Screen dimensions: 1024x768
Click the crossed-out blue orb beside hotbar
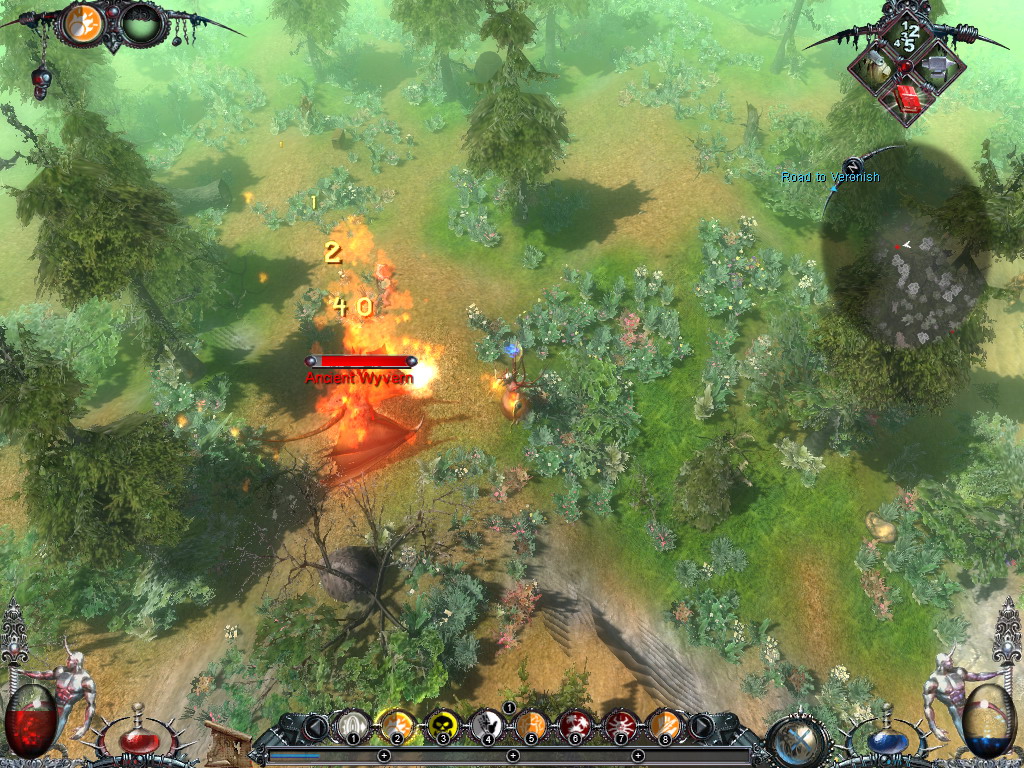coord(798,740)
